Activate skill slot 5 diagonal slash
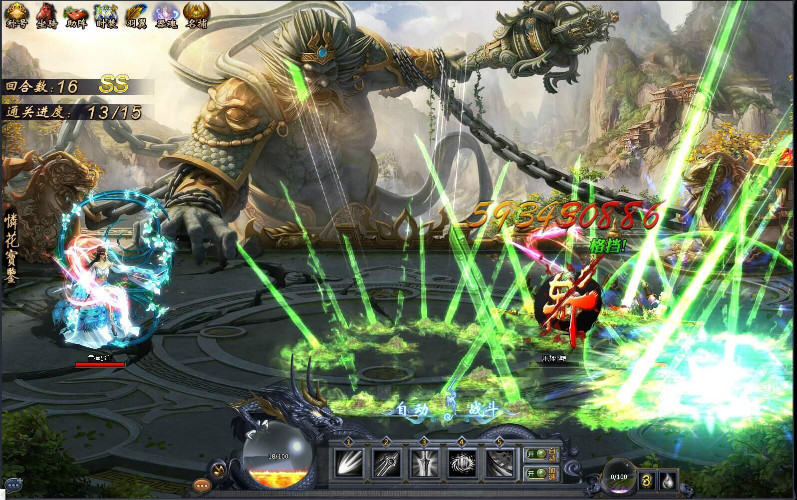 [x=500, y=463]
